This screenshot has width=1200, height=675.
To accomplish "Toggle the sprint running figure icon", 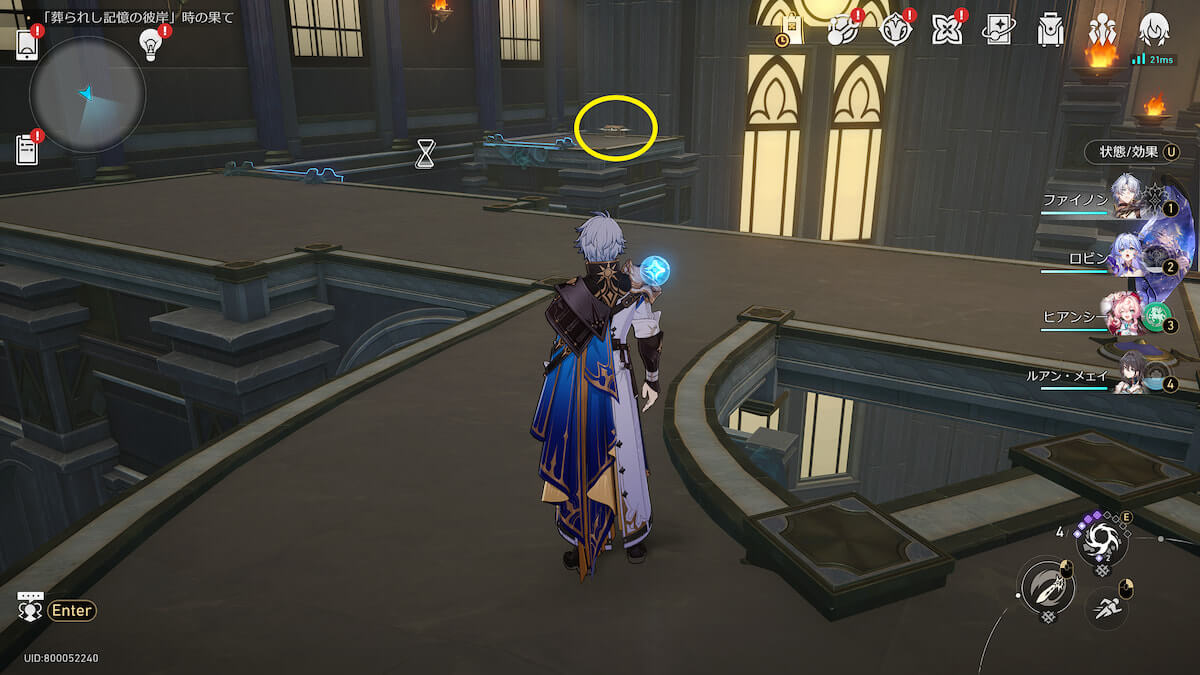I will click(x=1108, y=606).
